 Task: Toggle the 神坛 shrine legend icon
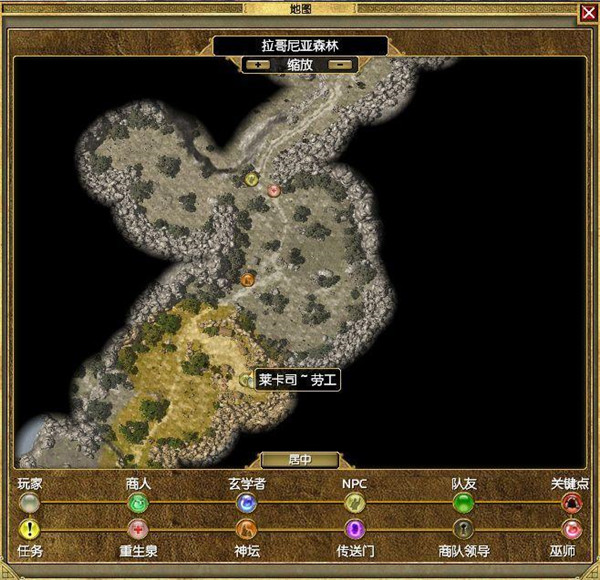coord(246,529)
